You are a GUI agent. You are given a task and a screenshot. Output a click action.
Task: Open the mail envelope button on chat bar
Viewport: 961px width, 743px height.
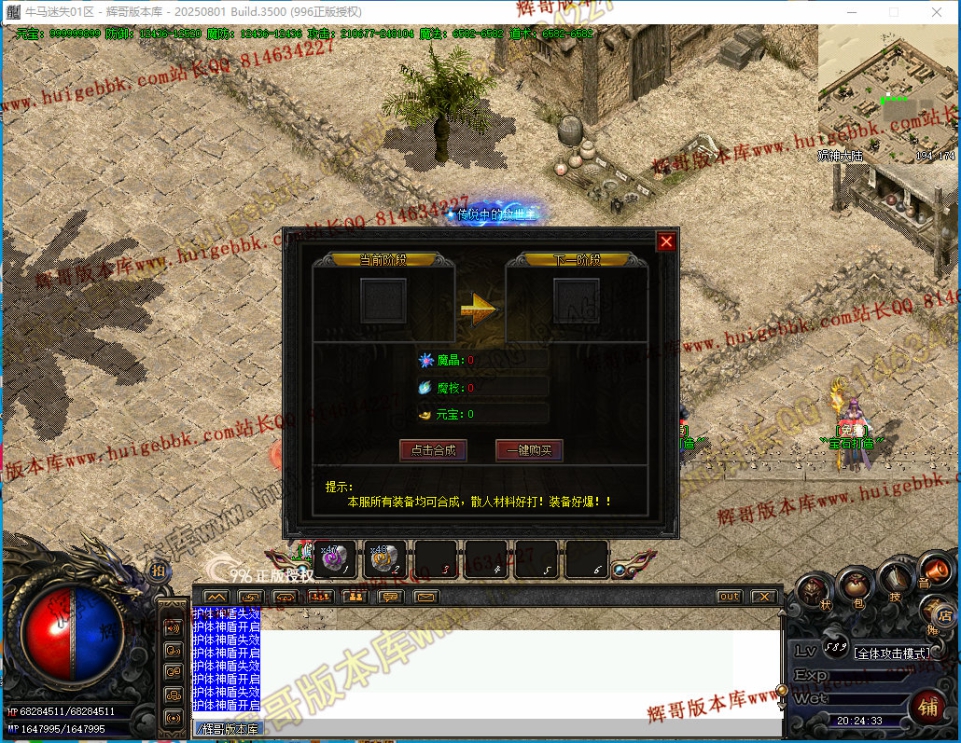[x=426, y=597]
